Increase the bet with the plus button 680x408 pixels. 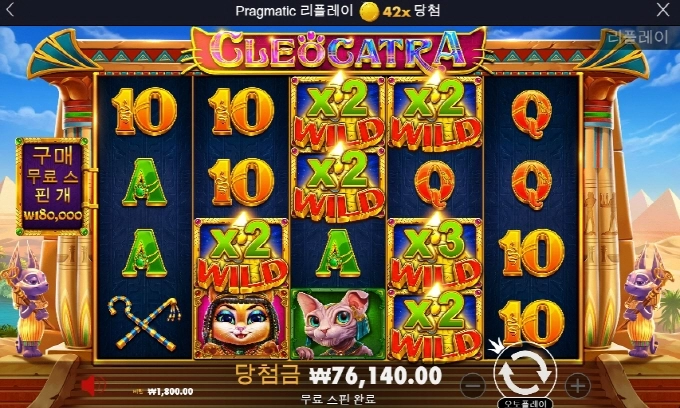tap(578, 384)
